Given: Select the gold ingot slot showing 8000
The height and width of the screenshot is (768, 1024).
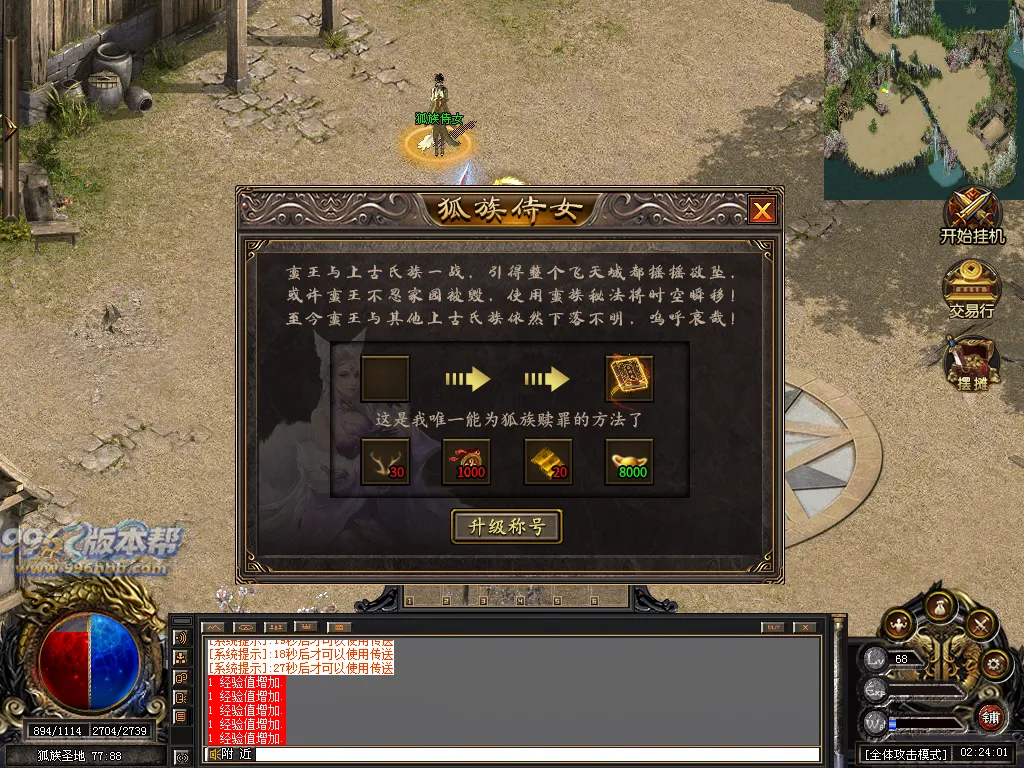Looking at the screenshot, I should click(x=629, y=462).
